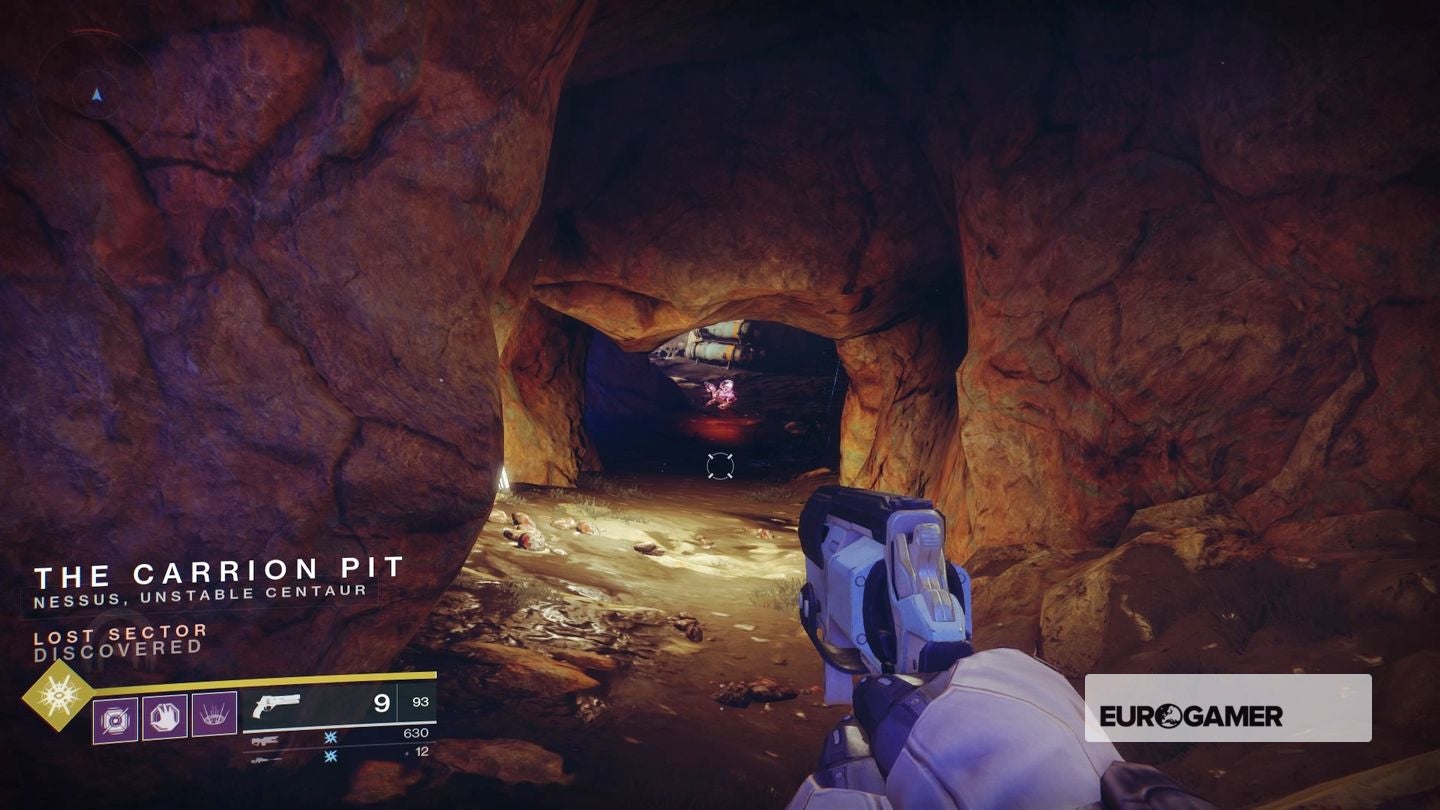Select the rifle icon in the weapon list
This screenshot has height=810, width=1440.
(266, 741)
